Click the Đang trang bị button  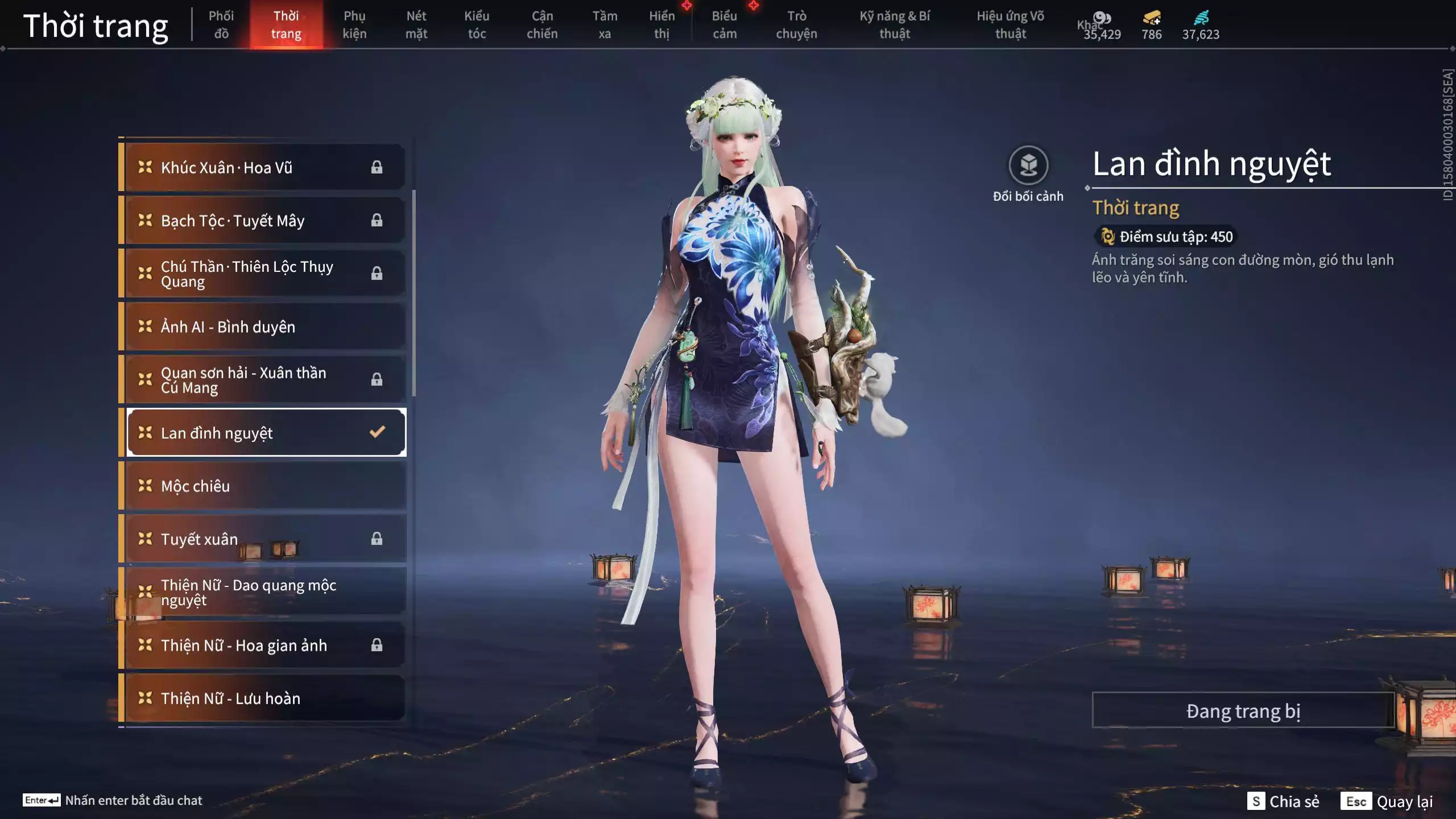(x=1243, y=711)
